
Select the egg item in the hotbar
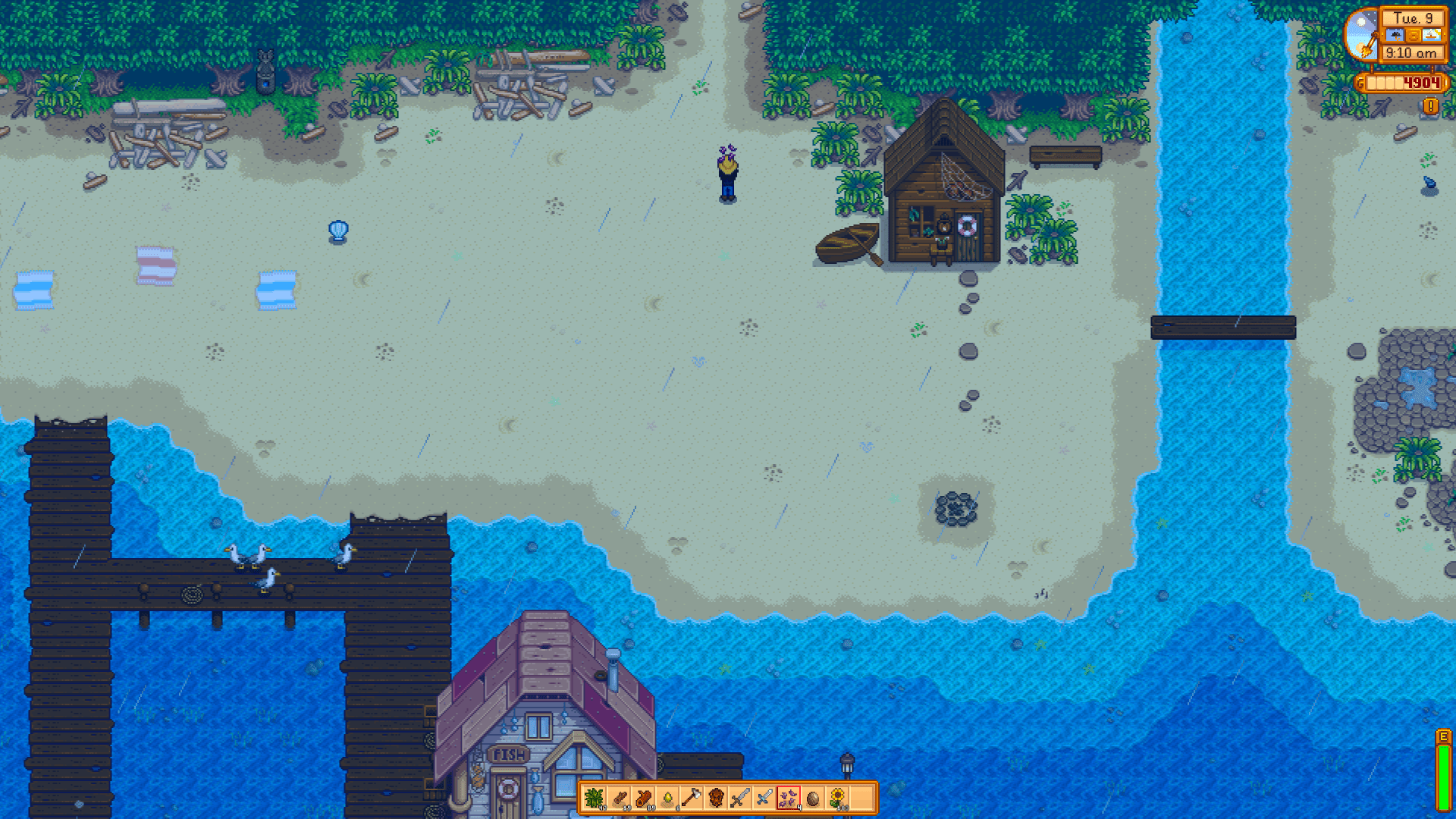point(813,797)
